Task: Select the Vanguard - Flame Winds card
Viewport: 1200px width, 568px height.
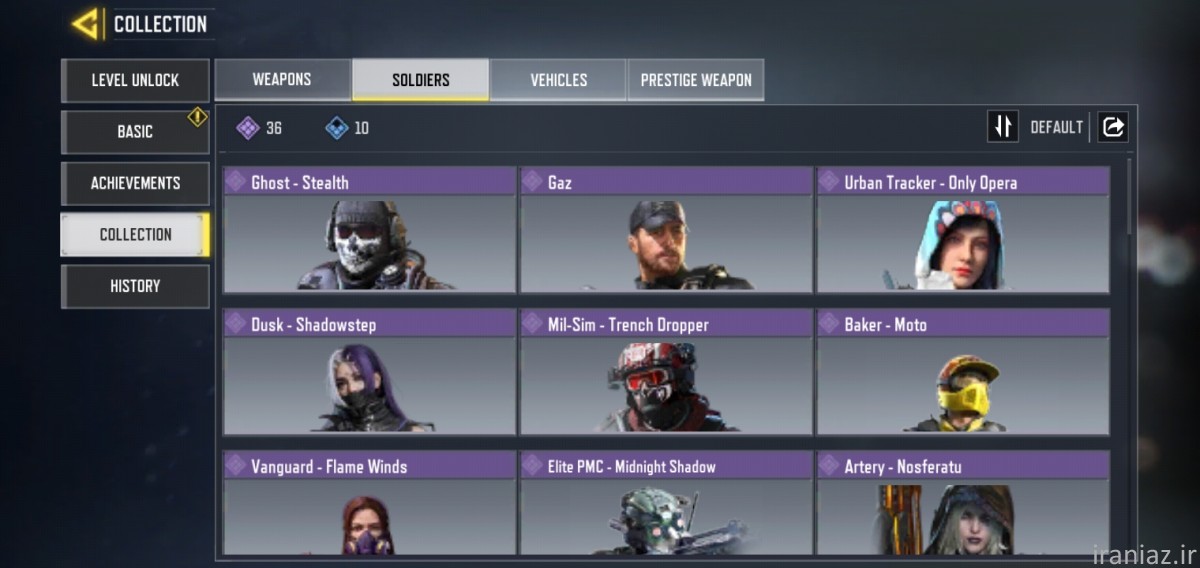Action: point(369,504)
